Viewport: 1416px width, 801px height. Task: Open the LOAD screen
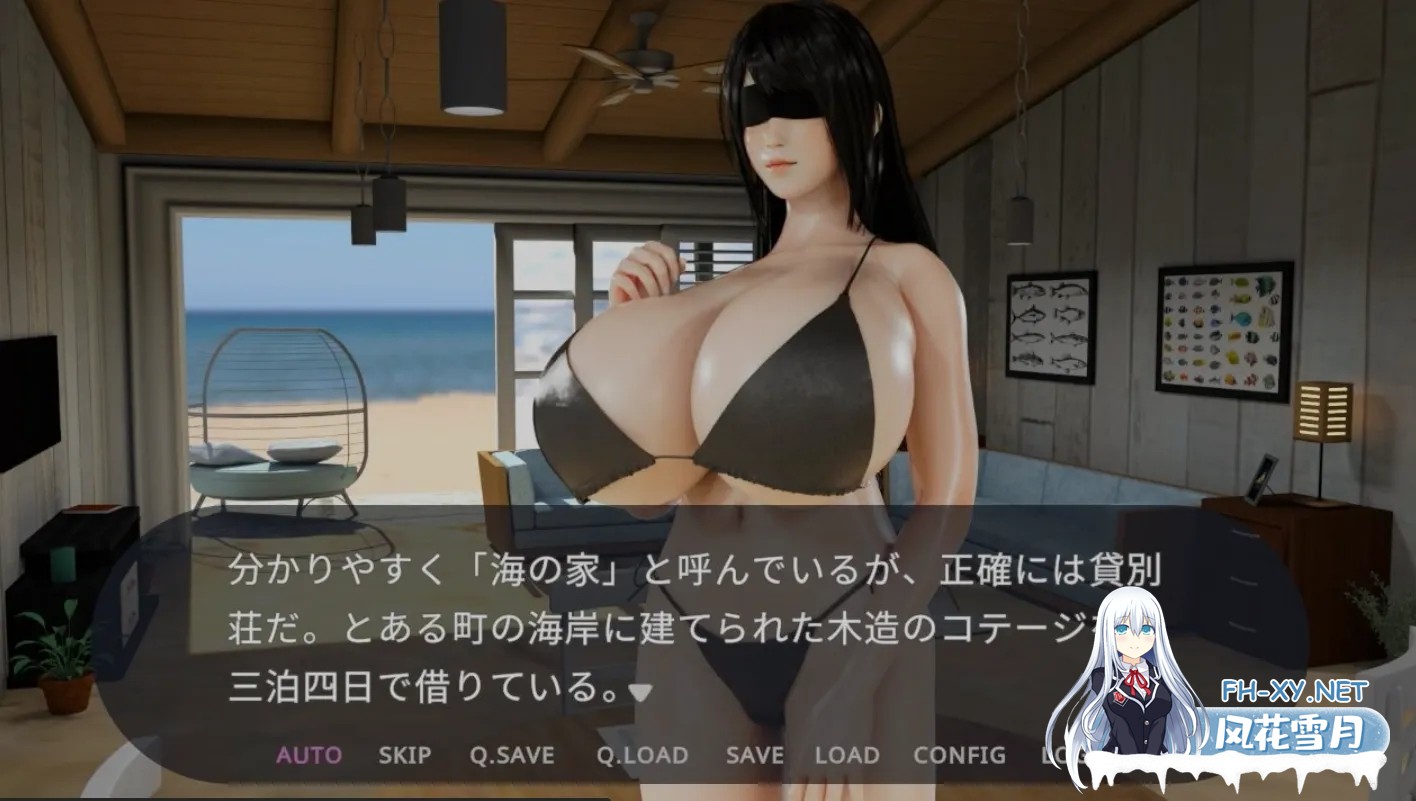(848, 756)
